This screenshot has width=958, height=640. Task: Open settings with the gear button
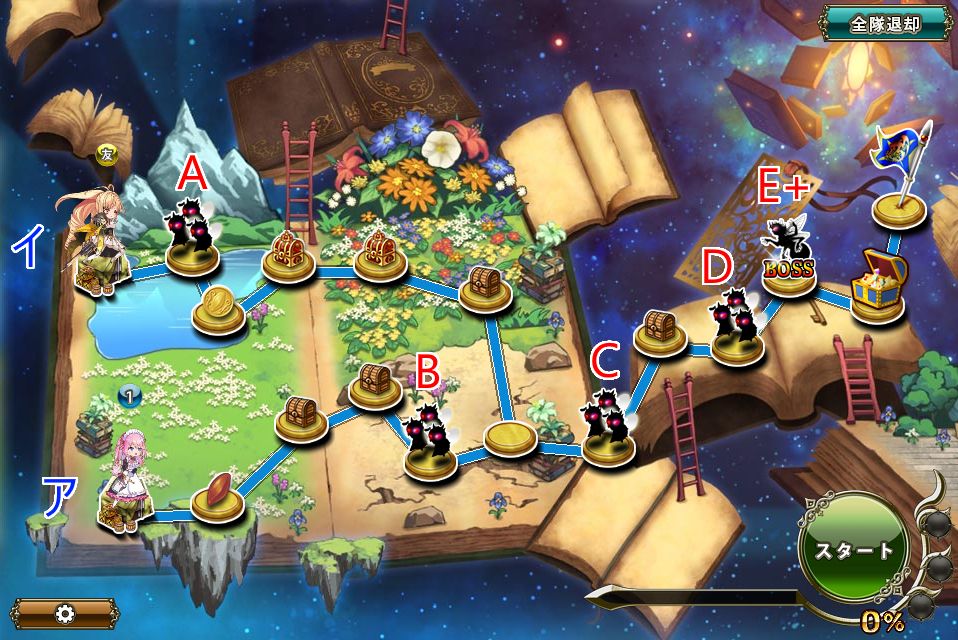click(x=65, y=612)
